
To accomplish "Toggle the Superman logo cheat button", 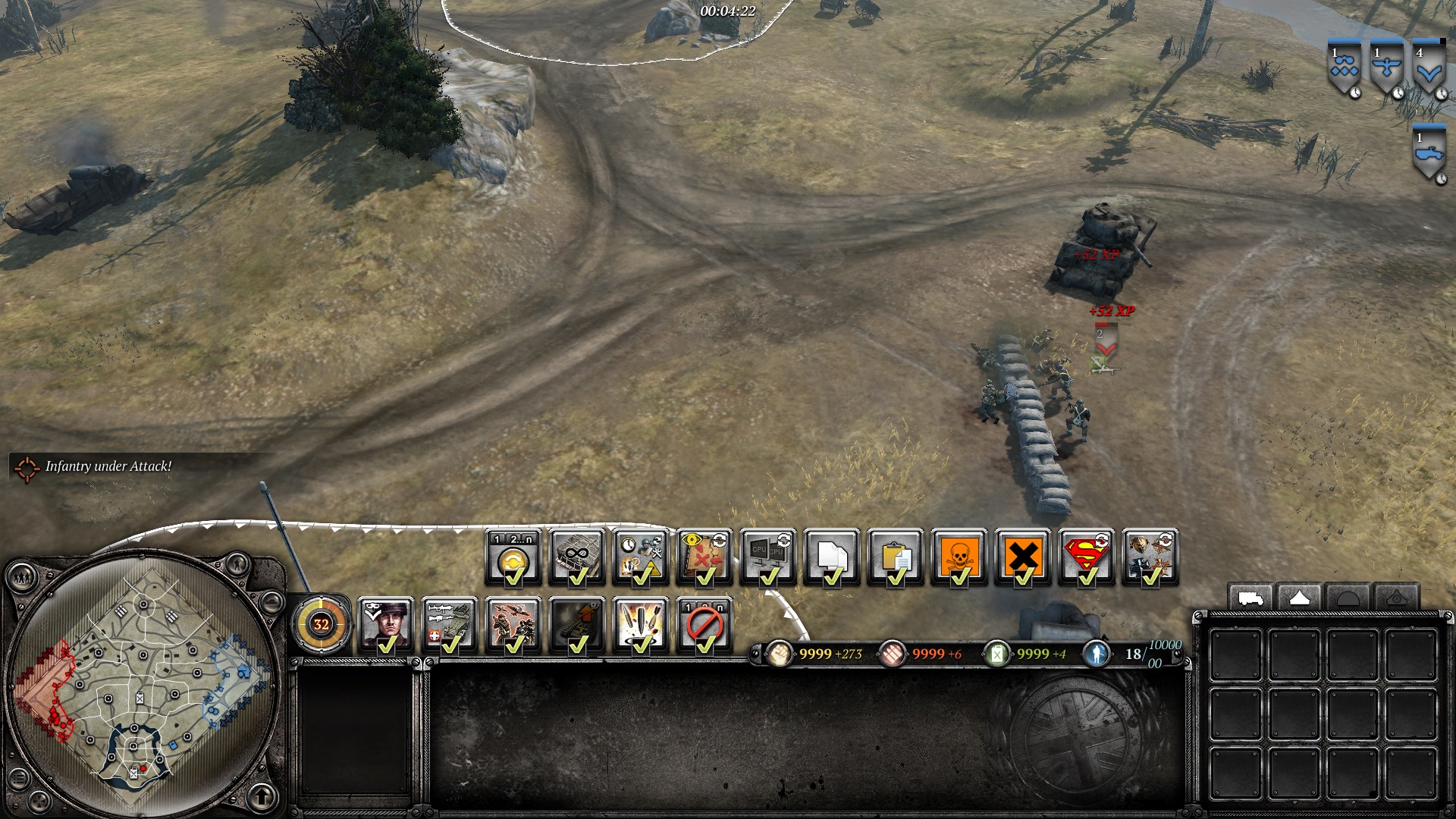I will tap(1087, 557).
